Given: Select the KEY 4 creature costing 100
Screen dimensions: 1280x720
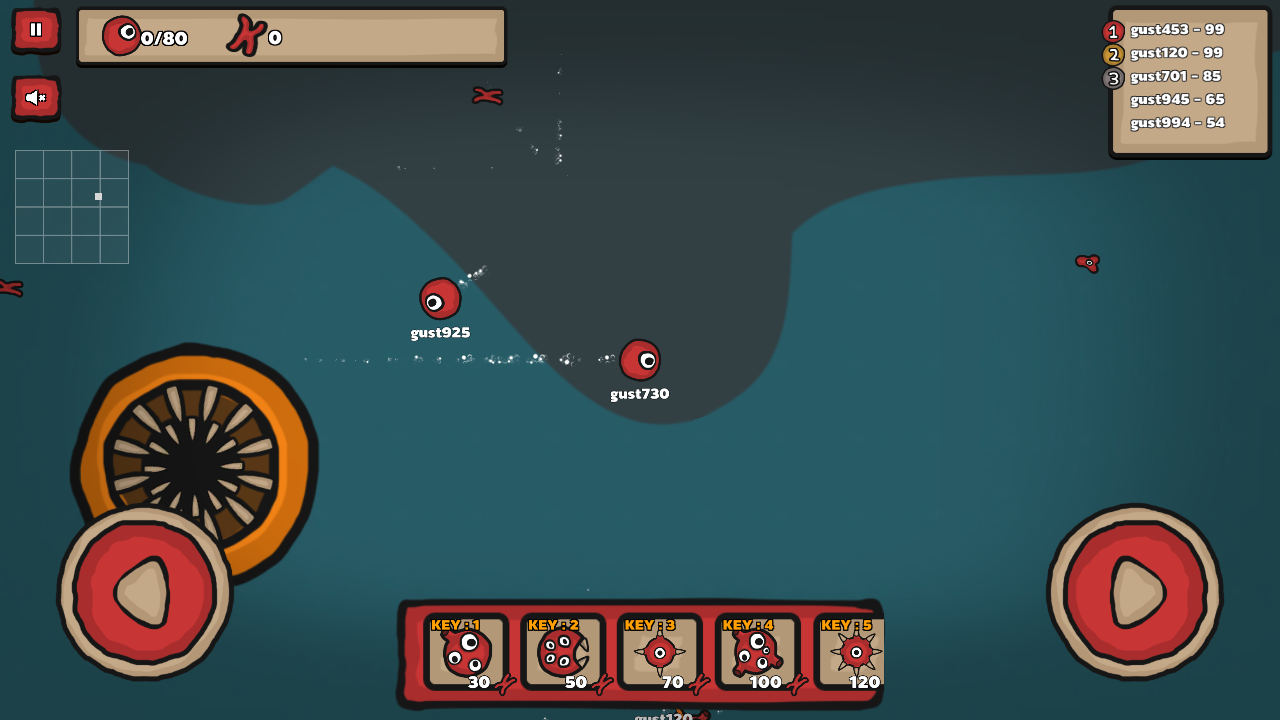Looking at the screenshot, I should click(x=757, y=653).
